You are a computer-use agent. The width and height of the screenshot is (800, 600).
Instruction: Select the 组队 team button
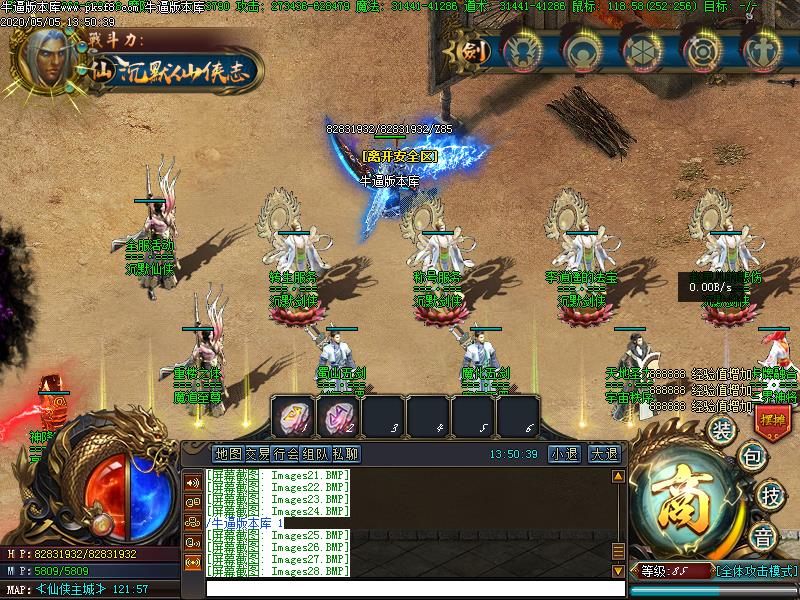tap(316, 454)
